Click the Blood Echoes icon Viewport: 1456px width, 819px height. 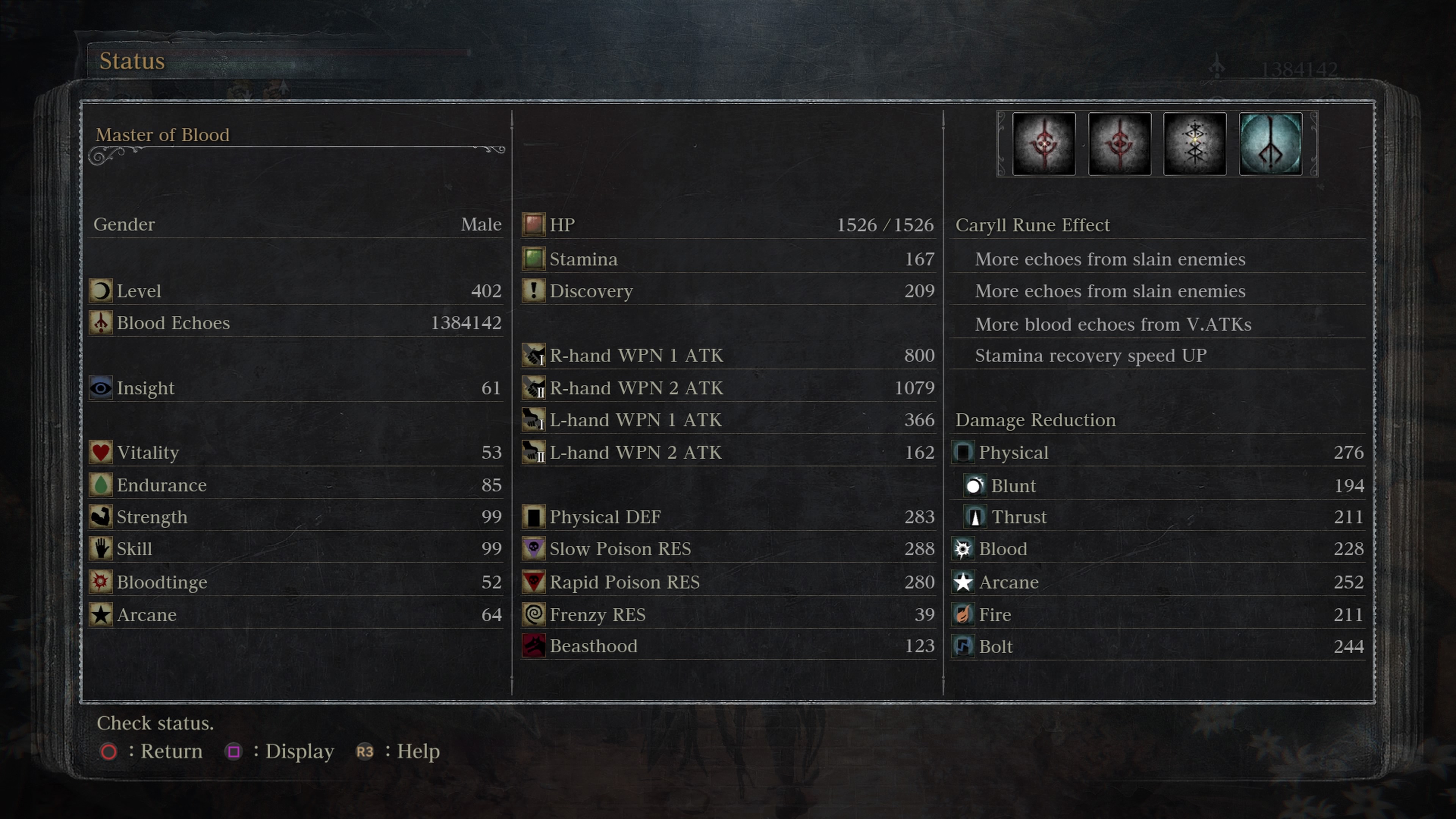(x=100, y=323)
